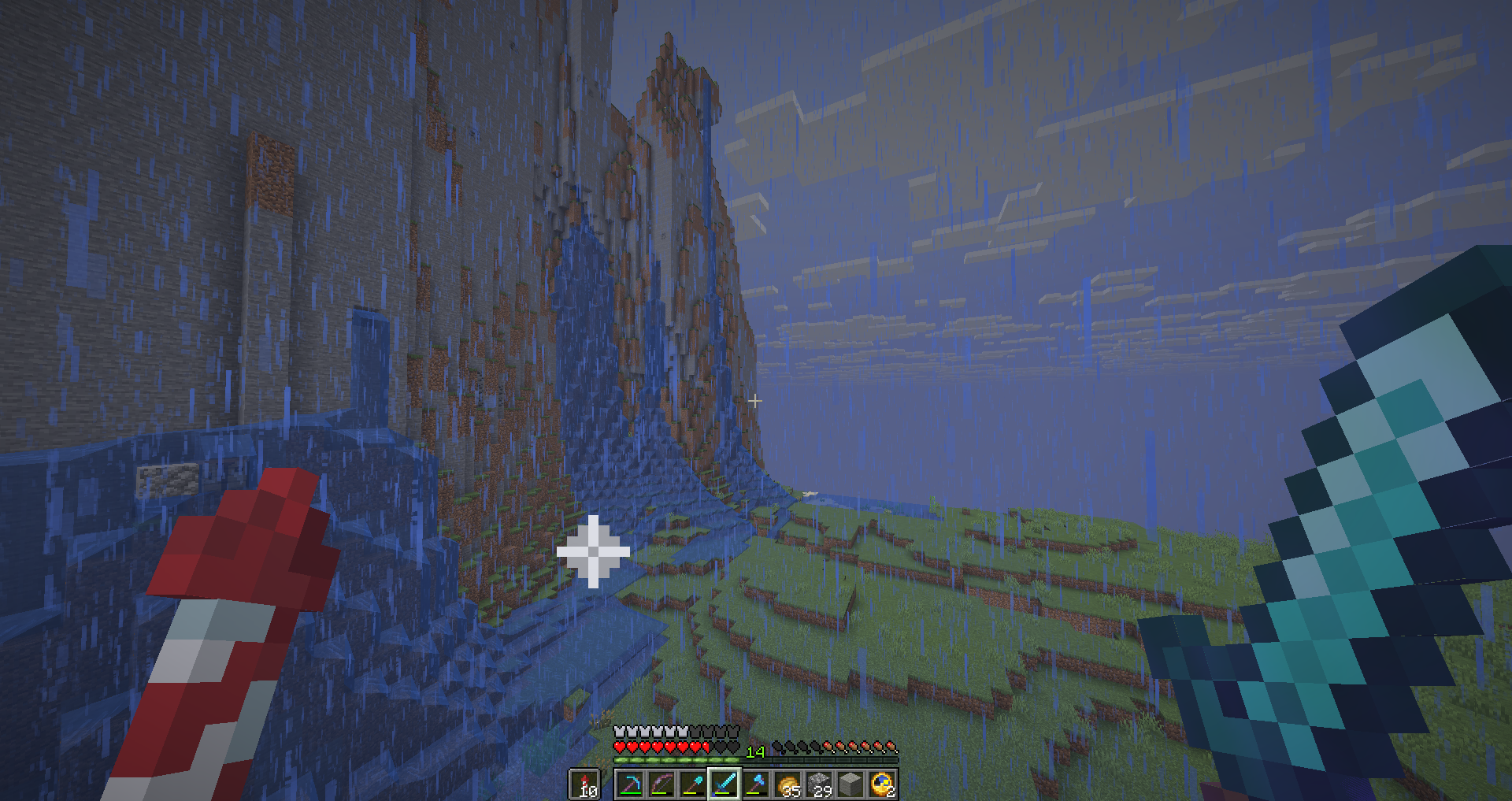Select the diamond axe hotbar slot
Screen dimensions: 1512x801
(x=756, y=784)
